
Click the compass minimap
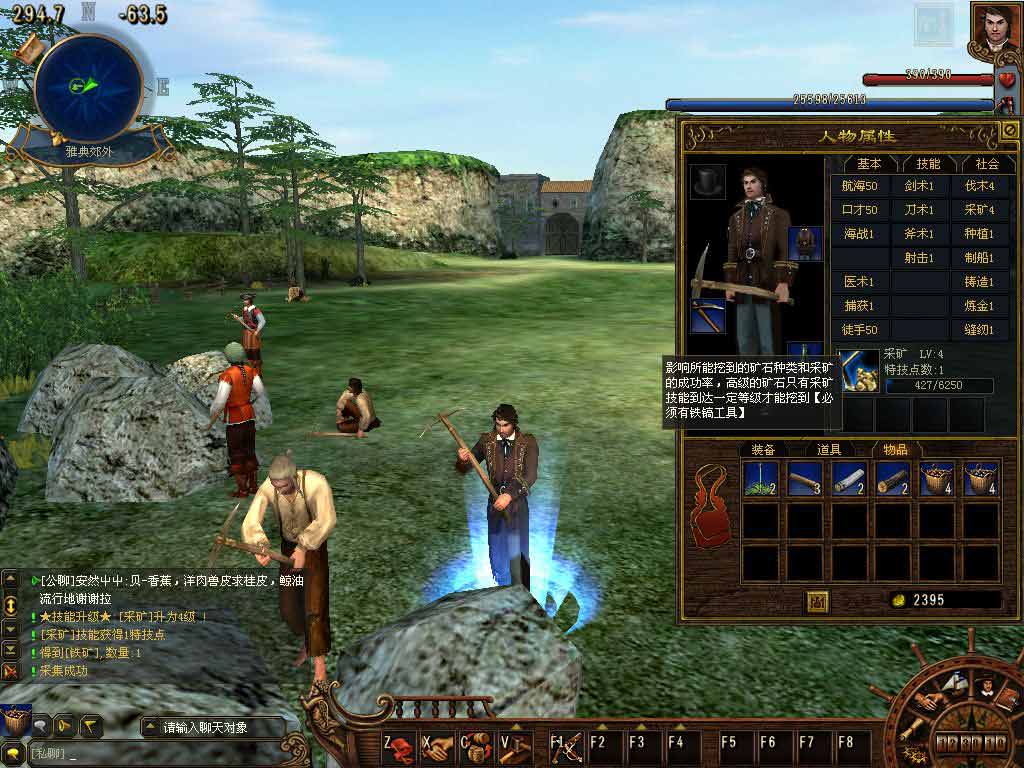[x=88, y=88]
